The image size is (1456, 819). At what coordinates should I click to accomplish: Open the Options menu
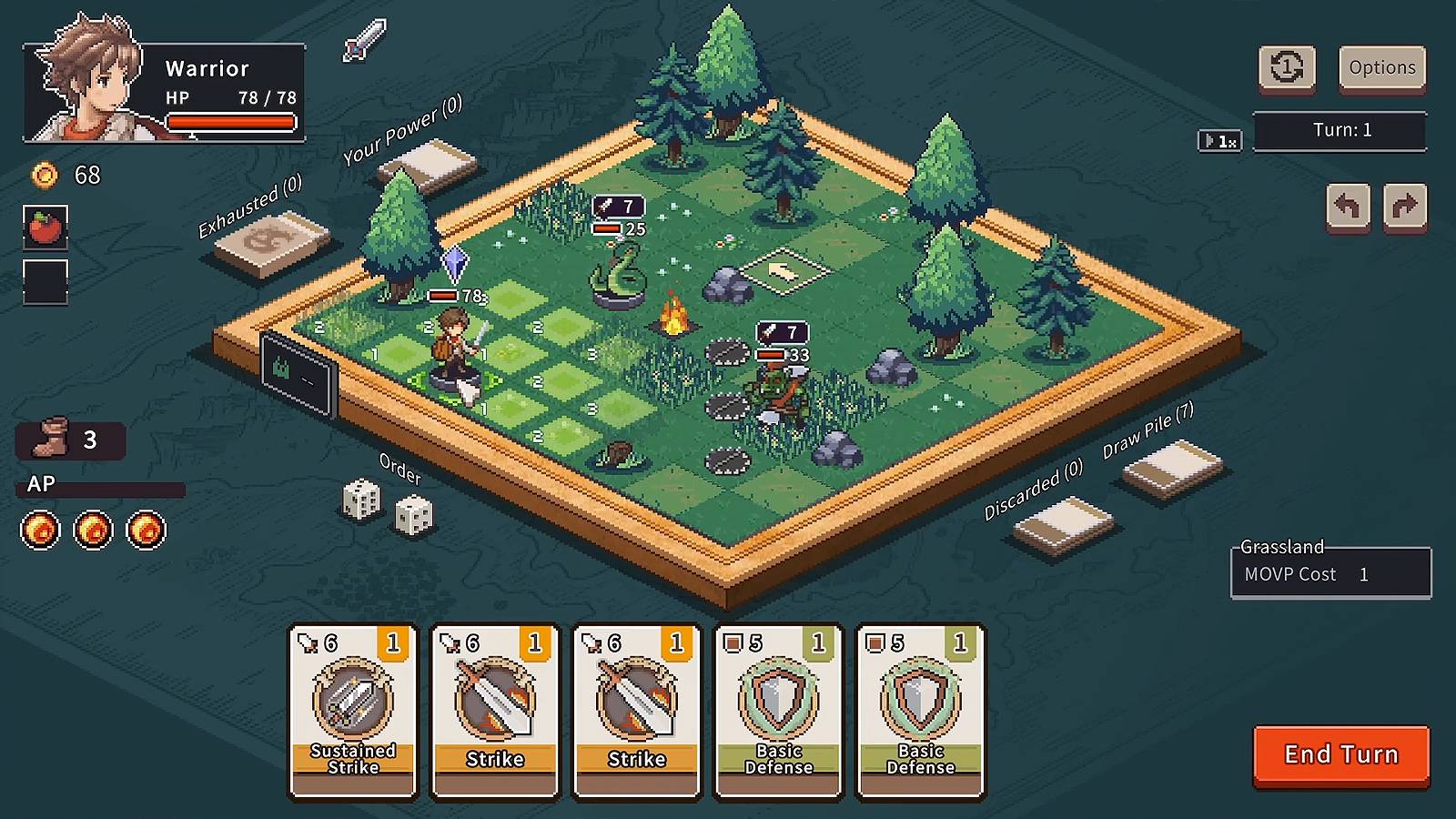pos(1381,68)
